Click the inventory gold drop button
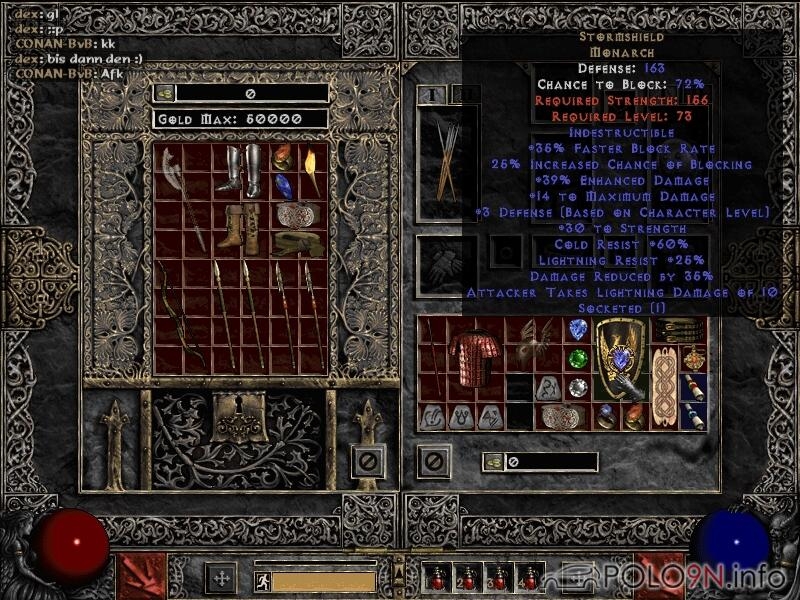This screenshot has height=600, width=800. click(x=493, y=461)
